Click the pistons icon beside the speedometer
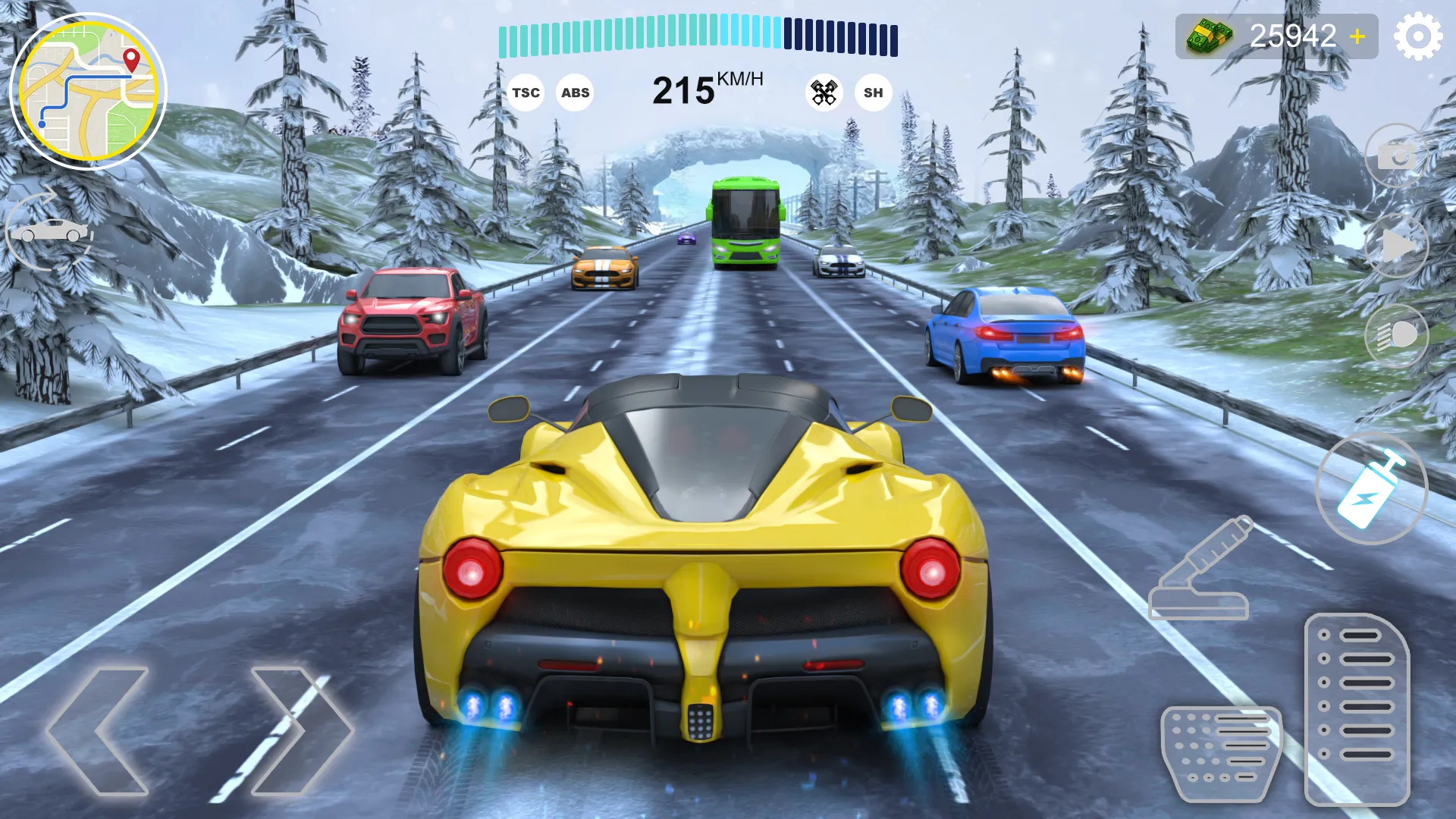 (x=824, y=92)
